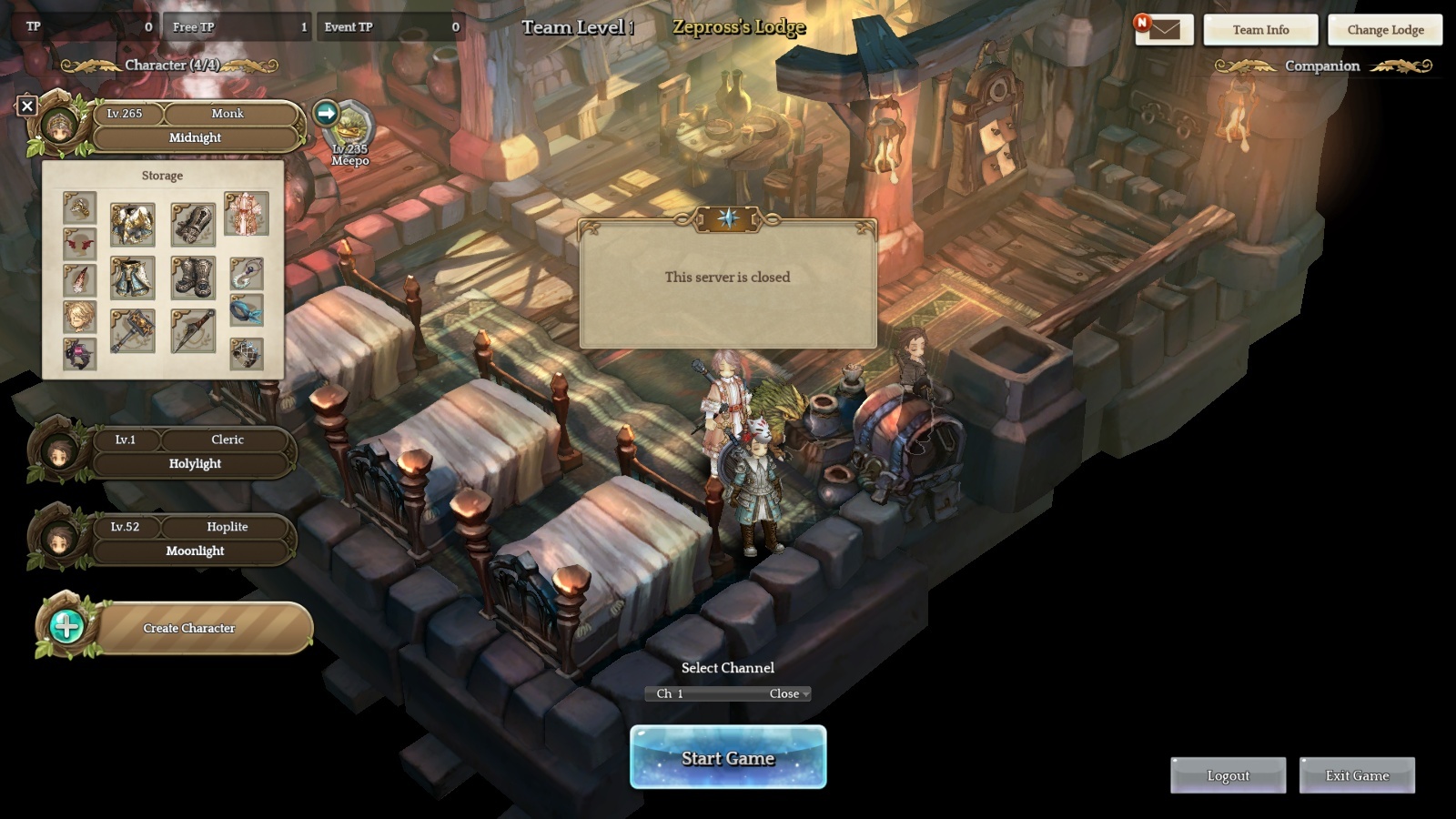Click the metal boots equipment slot
1456x819 pixels.
tap(193, 278)
